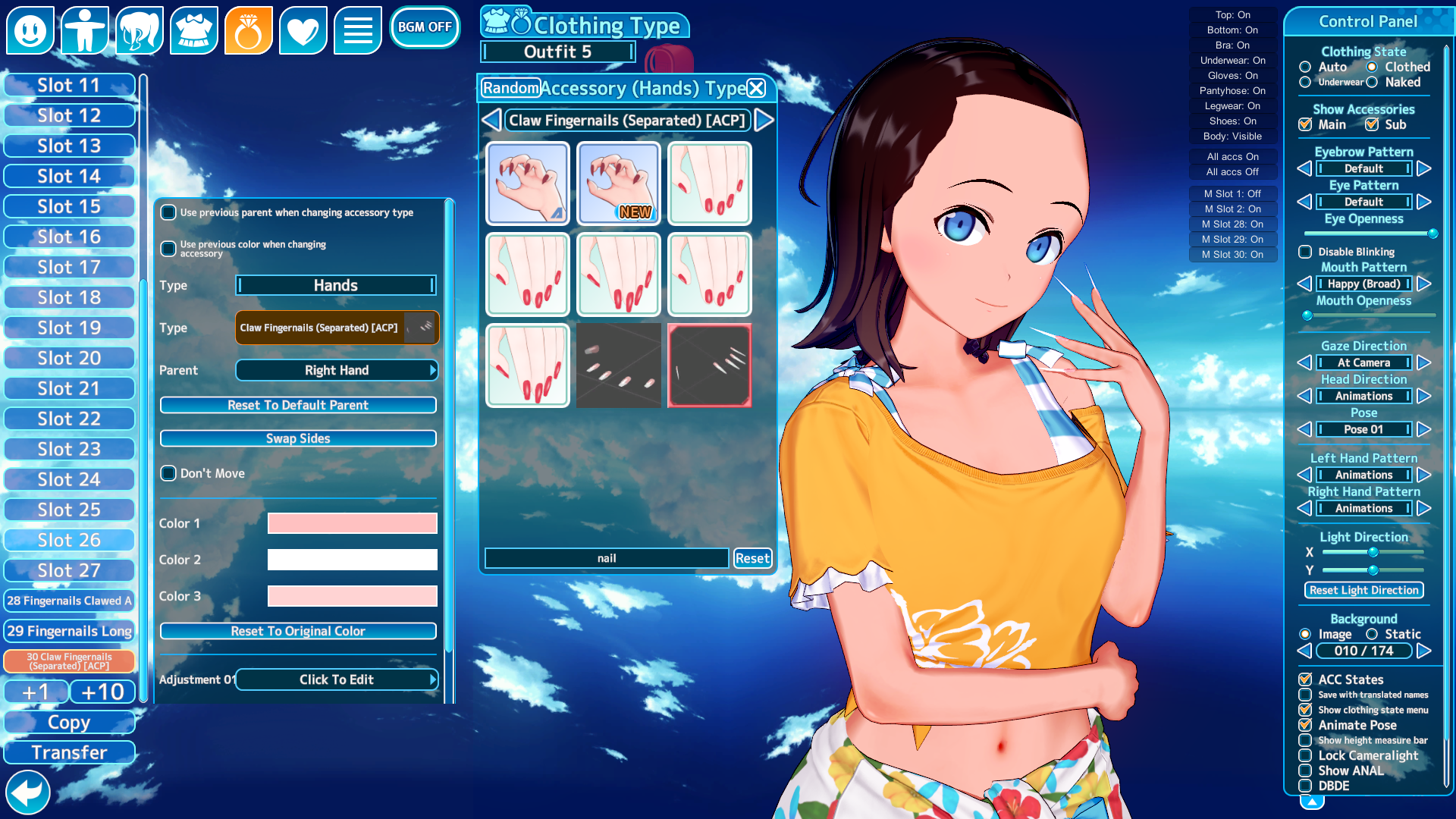Image resolution: width=1456 pixels, height=819 pixels.
Task: Open the heart extras tab
Action: pyautogui.click(x=303, y=30)
